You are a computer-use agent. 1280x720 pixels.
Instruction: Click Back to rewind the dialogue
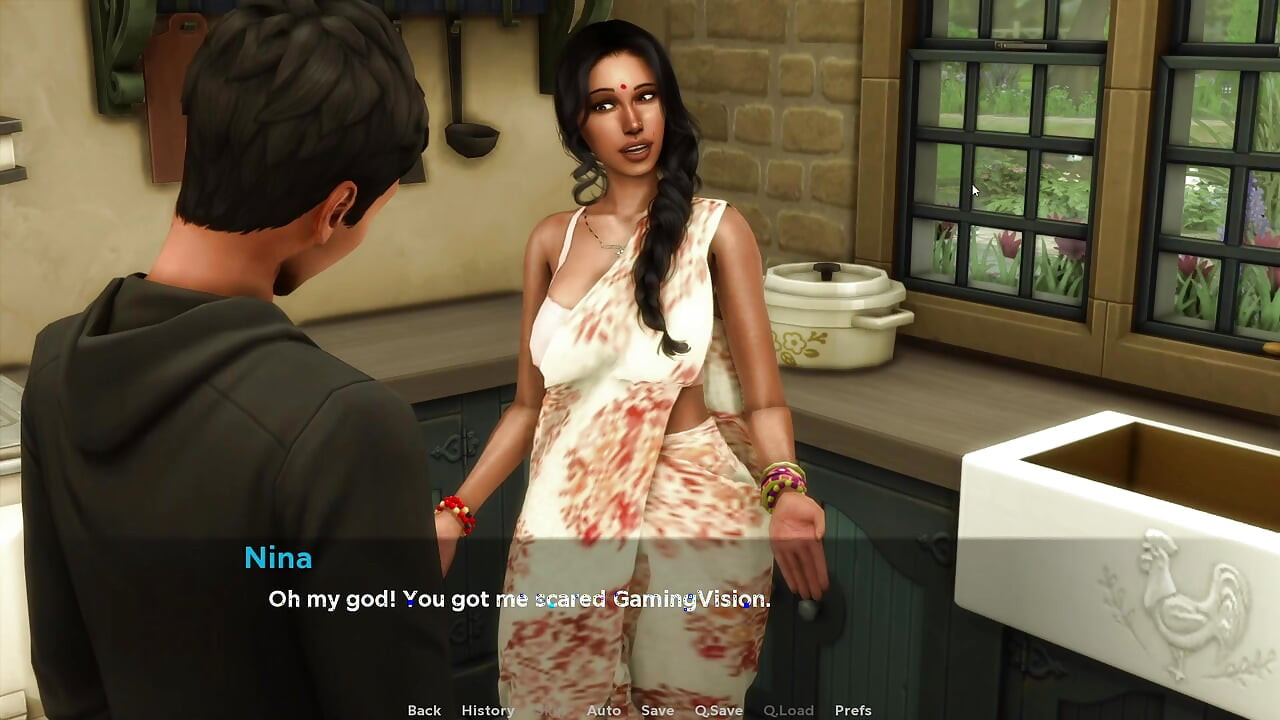423,710
